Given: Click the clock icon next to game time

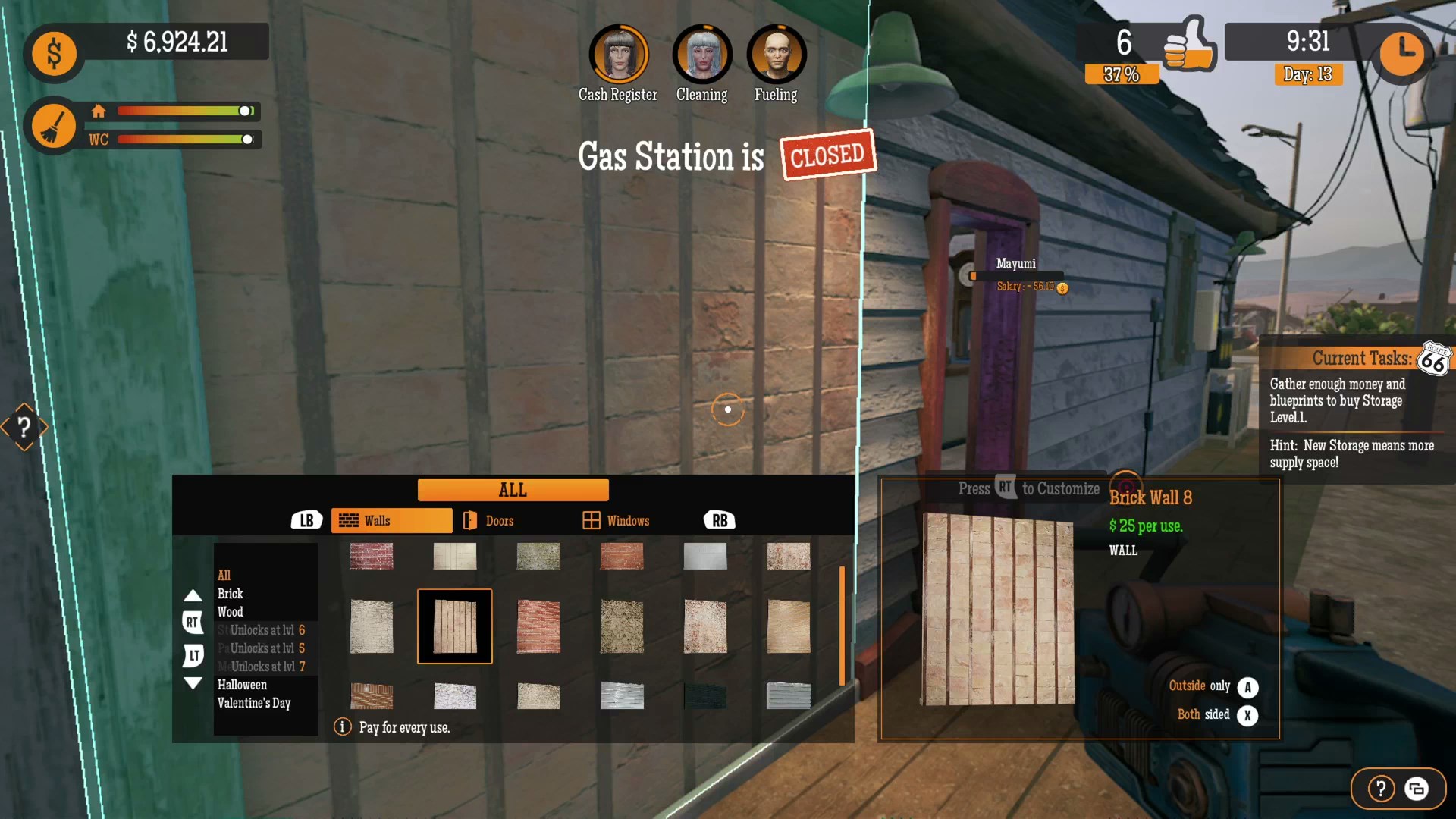Looking at the screenshot, I should point(1402,54).
